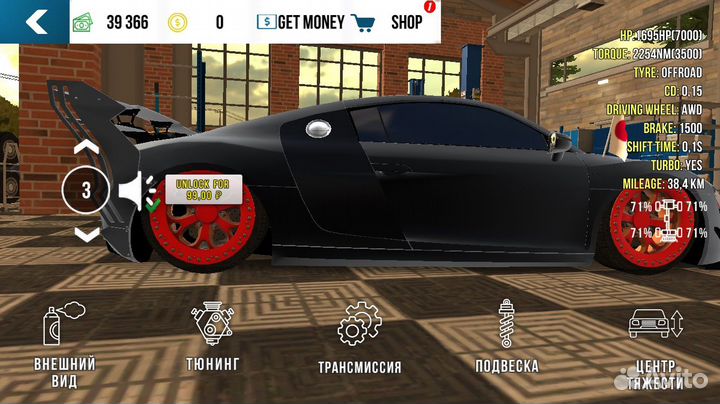Choose the Трансмиссия gearbox menu

point(358,339)
